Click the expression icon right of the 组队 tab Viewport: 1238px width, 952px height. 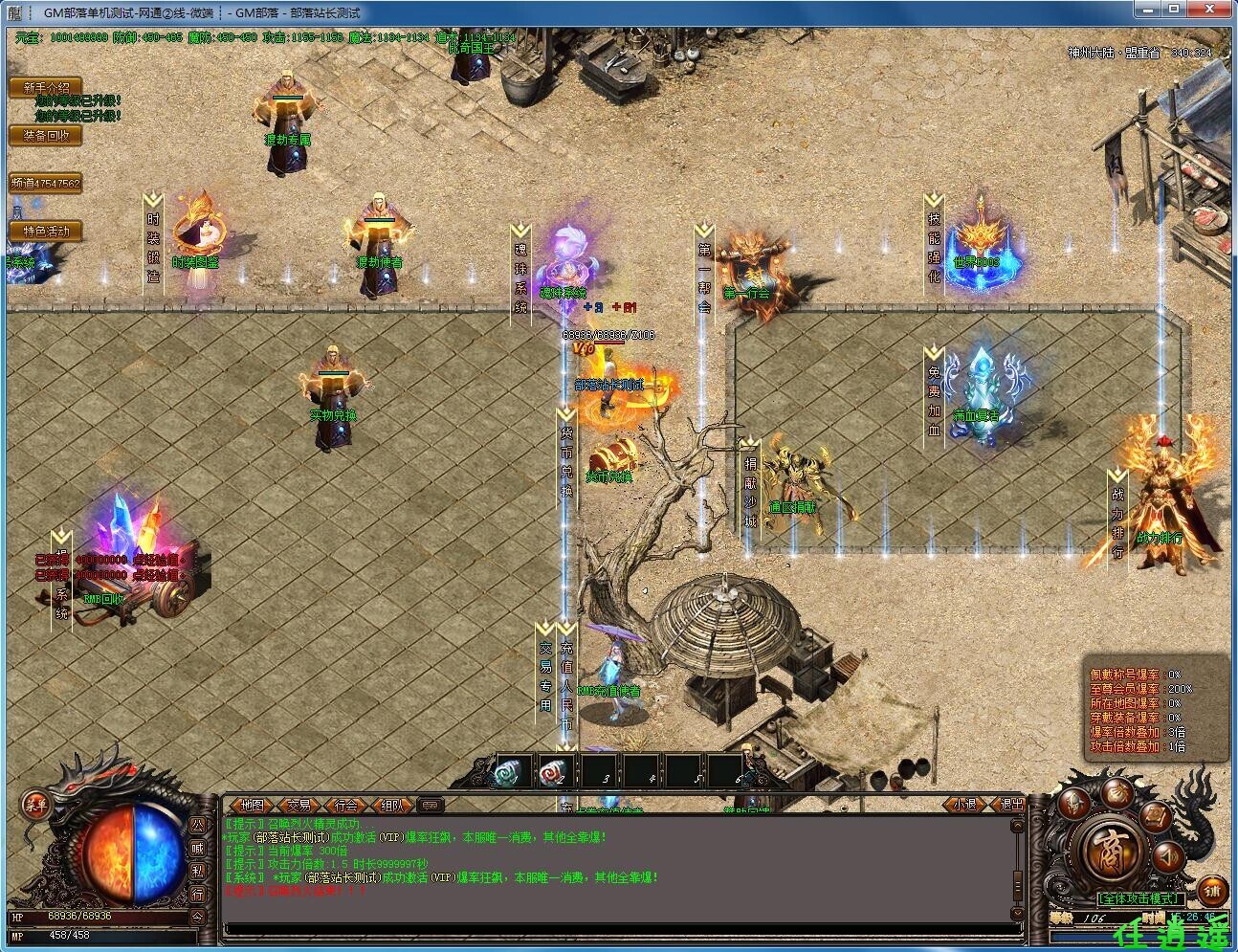[x=431, y=805]
